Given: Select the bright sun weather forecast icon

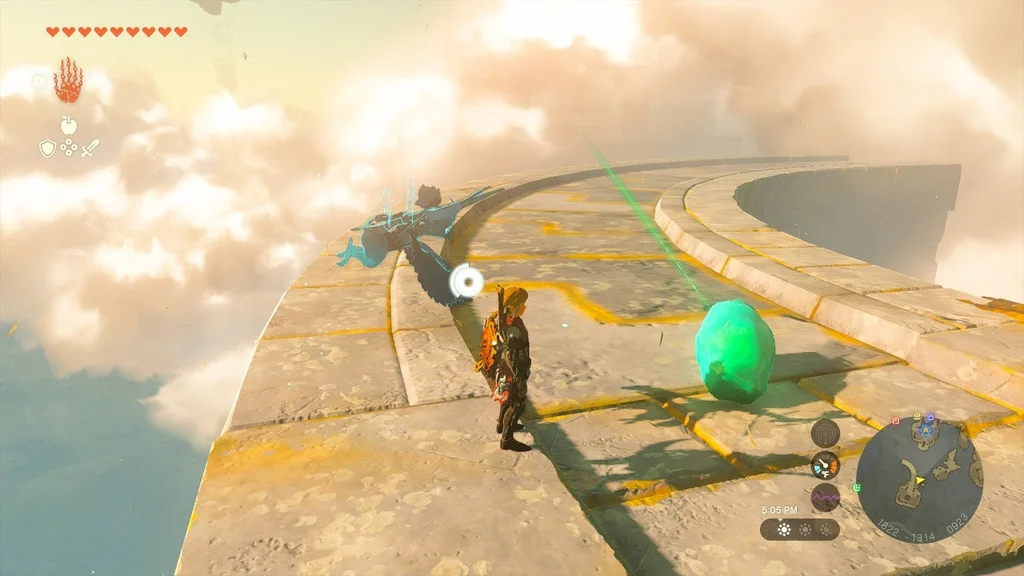Looking at the screenshot, I should [x=782, y=528].
